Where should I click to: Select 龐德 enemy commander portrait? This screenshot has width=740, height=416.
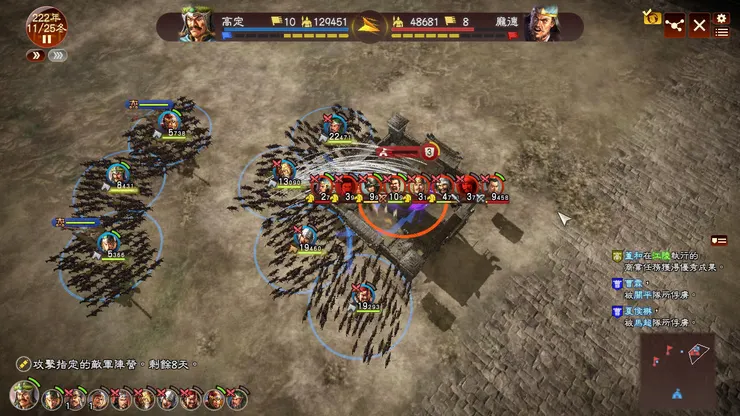[x=543, y=24]
